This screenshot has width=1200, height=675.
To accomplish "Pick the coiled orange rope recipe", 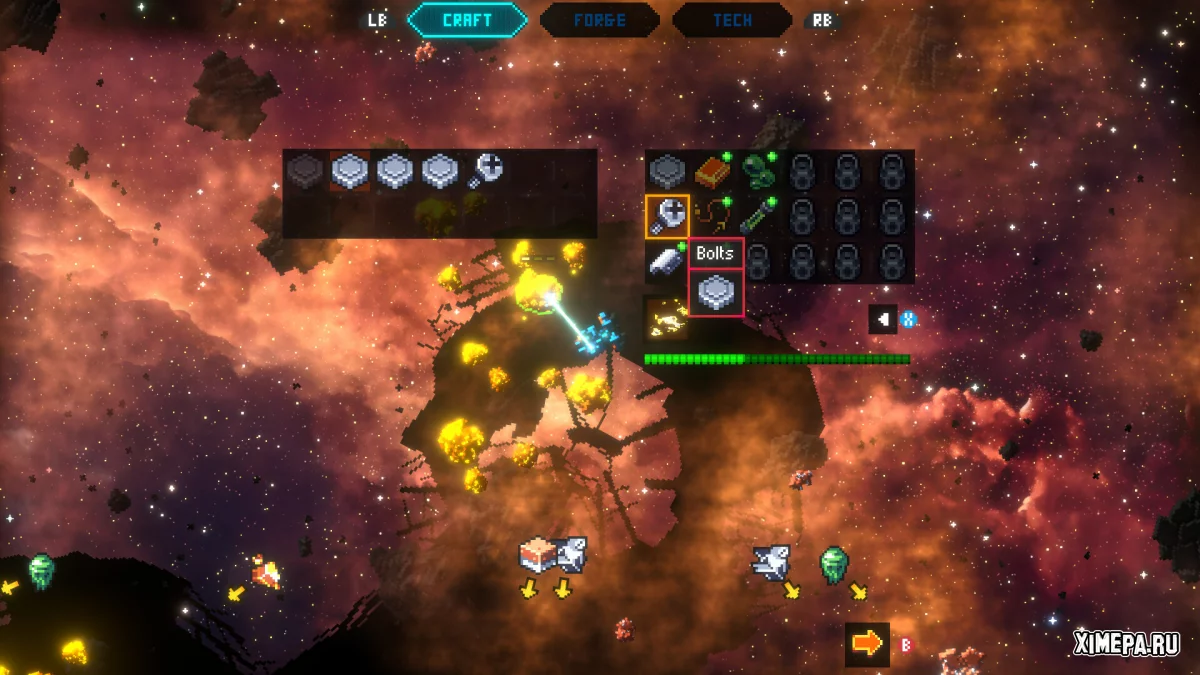I will pyautogui.click(x=713, y=215).
